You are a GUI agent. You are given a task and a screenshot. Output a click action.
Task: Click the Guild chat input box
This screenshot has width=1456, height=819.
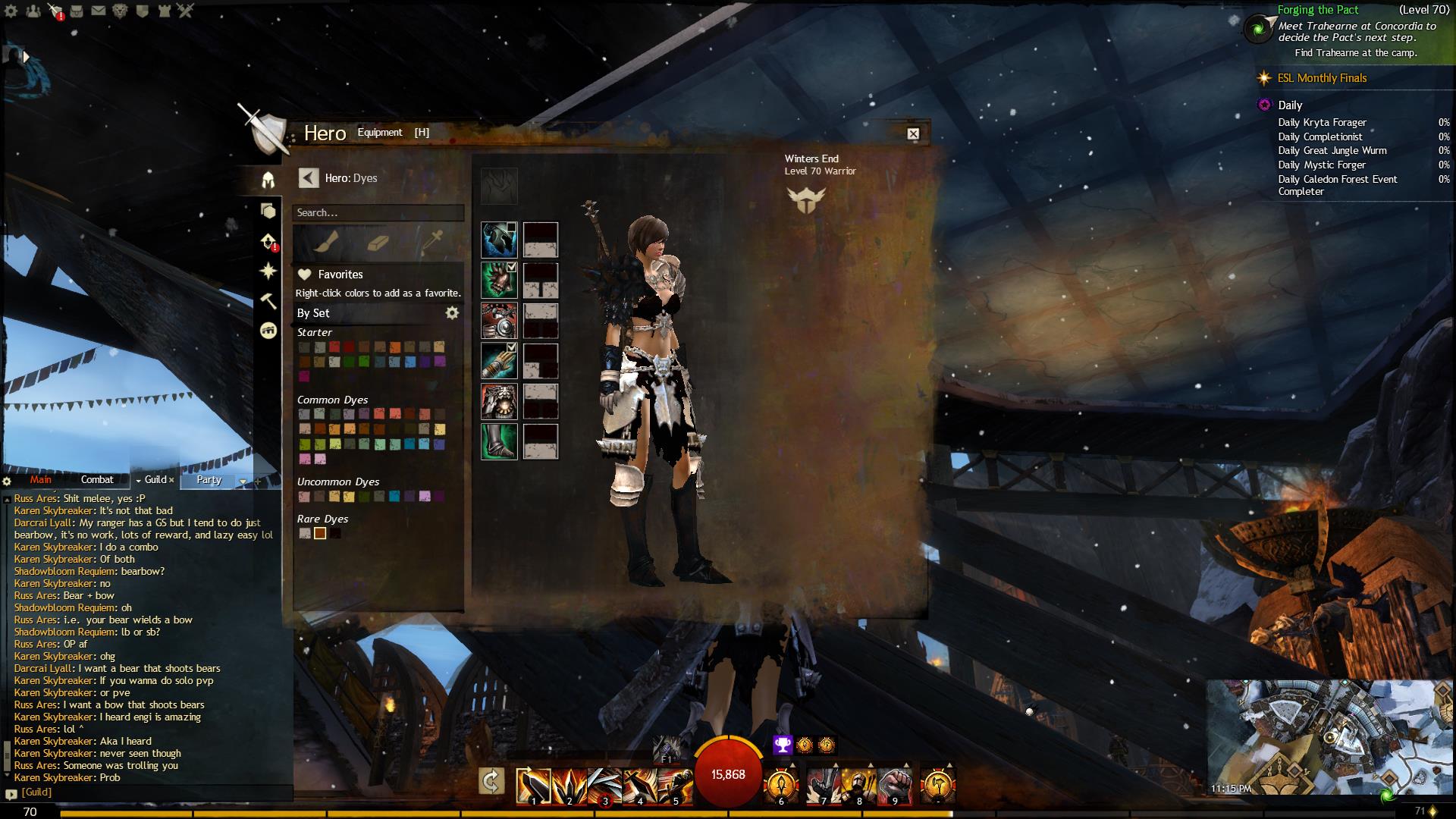pyautogui.click(x=152, y=792)
